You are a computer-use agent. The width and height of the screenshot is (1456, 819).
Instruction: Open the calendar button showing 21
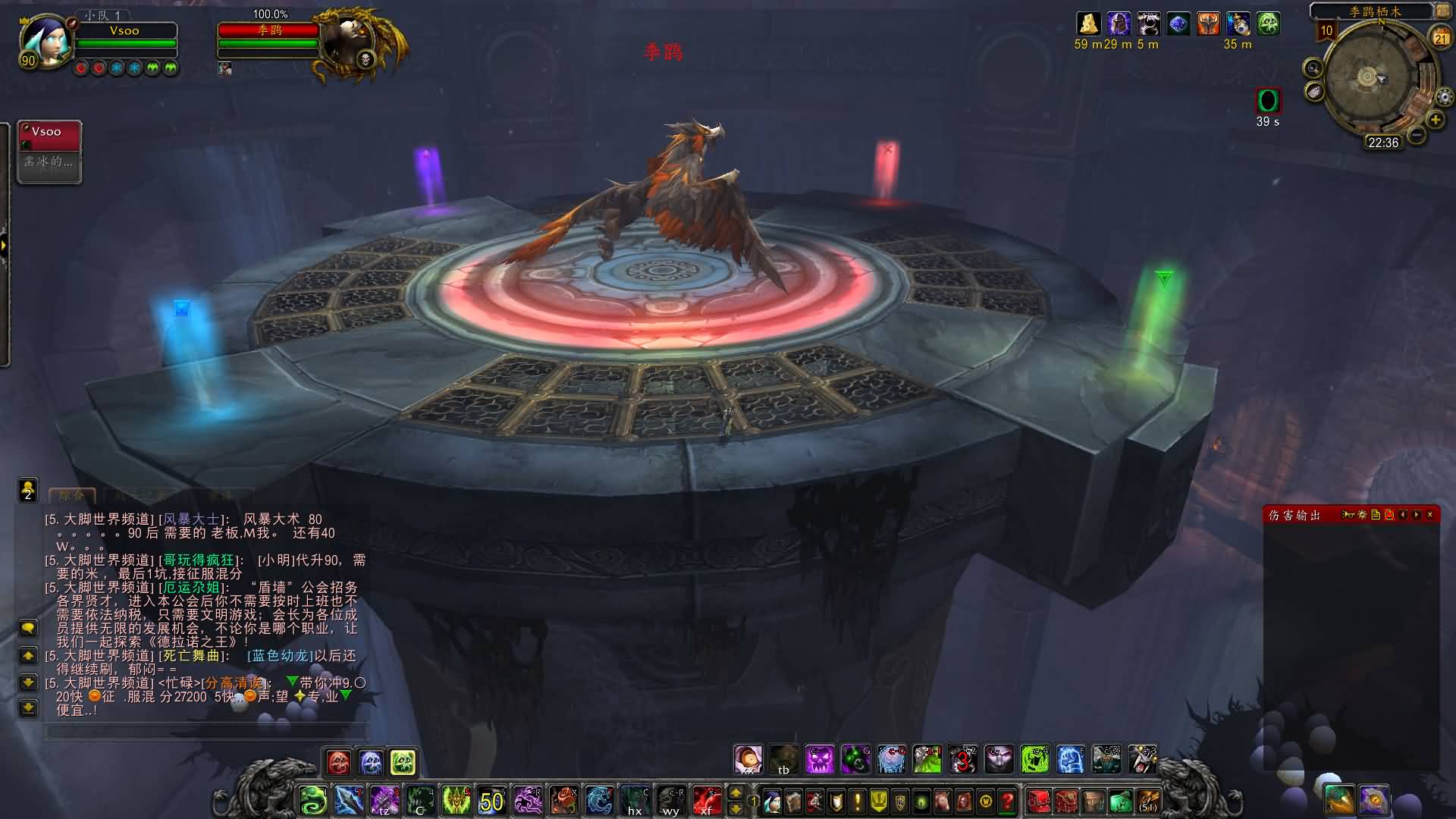click(x=1439, y=38)
